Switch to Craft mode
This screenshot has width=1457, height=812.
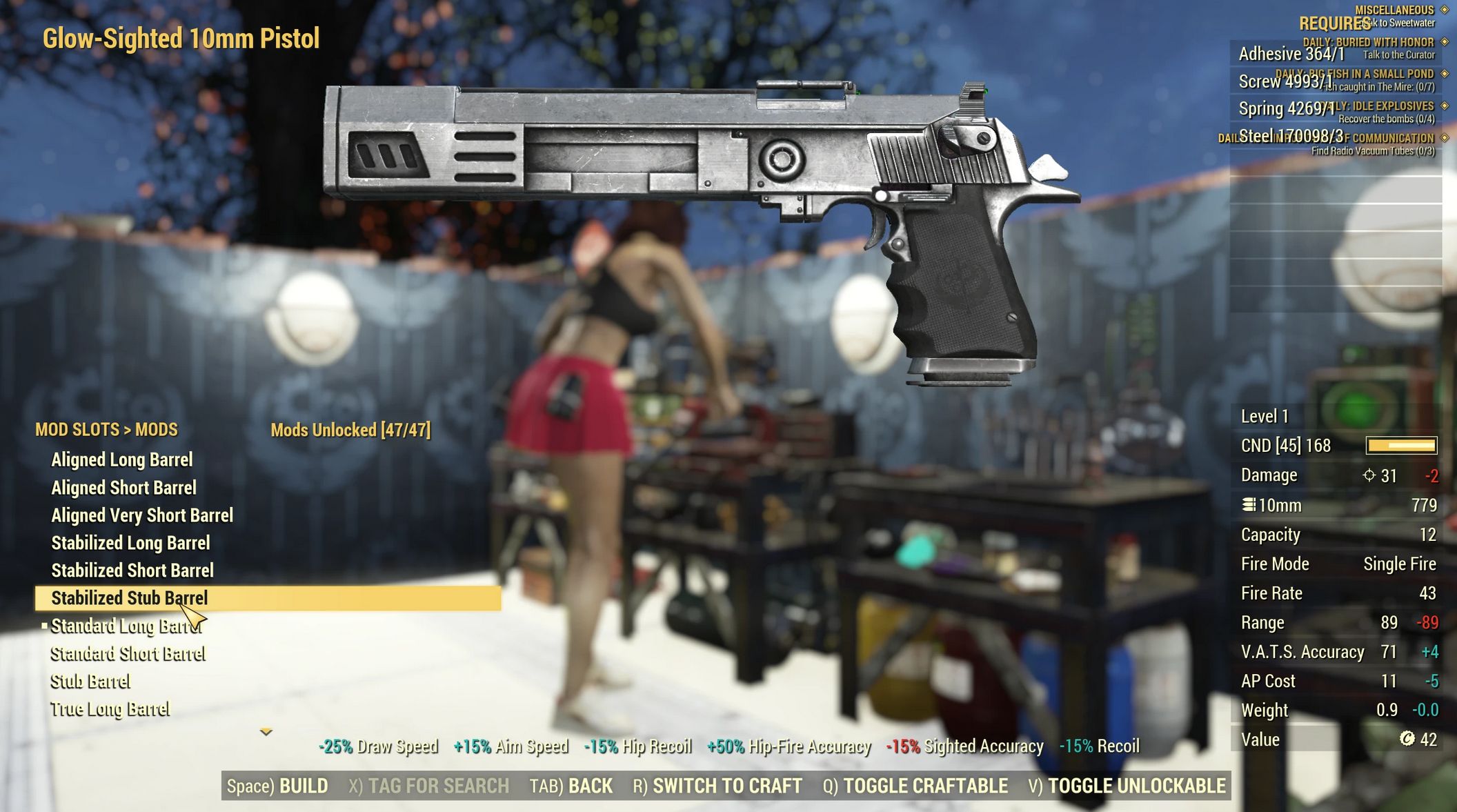coord(717,786)
